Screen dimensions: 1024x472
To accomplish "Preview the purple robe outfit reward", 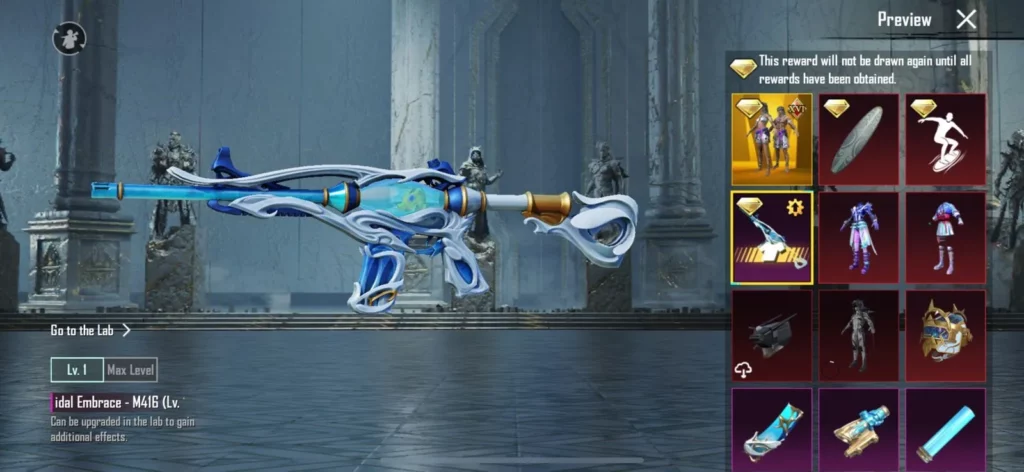I will 859,237.
